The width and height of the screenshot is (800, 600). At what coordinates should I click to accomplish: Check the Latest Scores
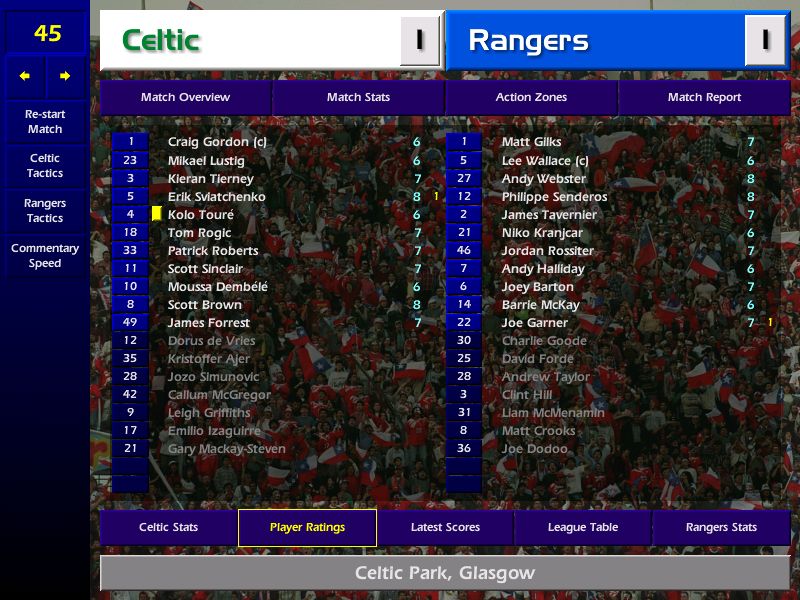[x=445, y=527]
